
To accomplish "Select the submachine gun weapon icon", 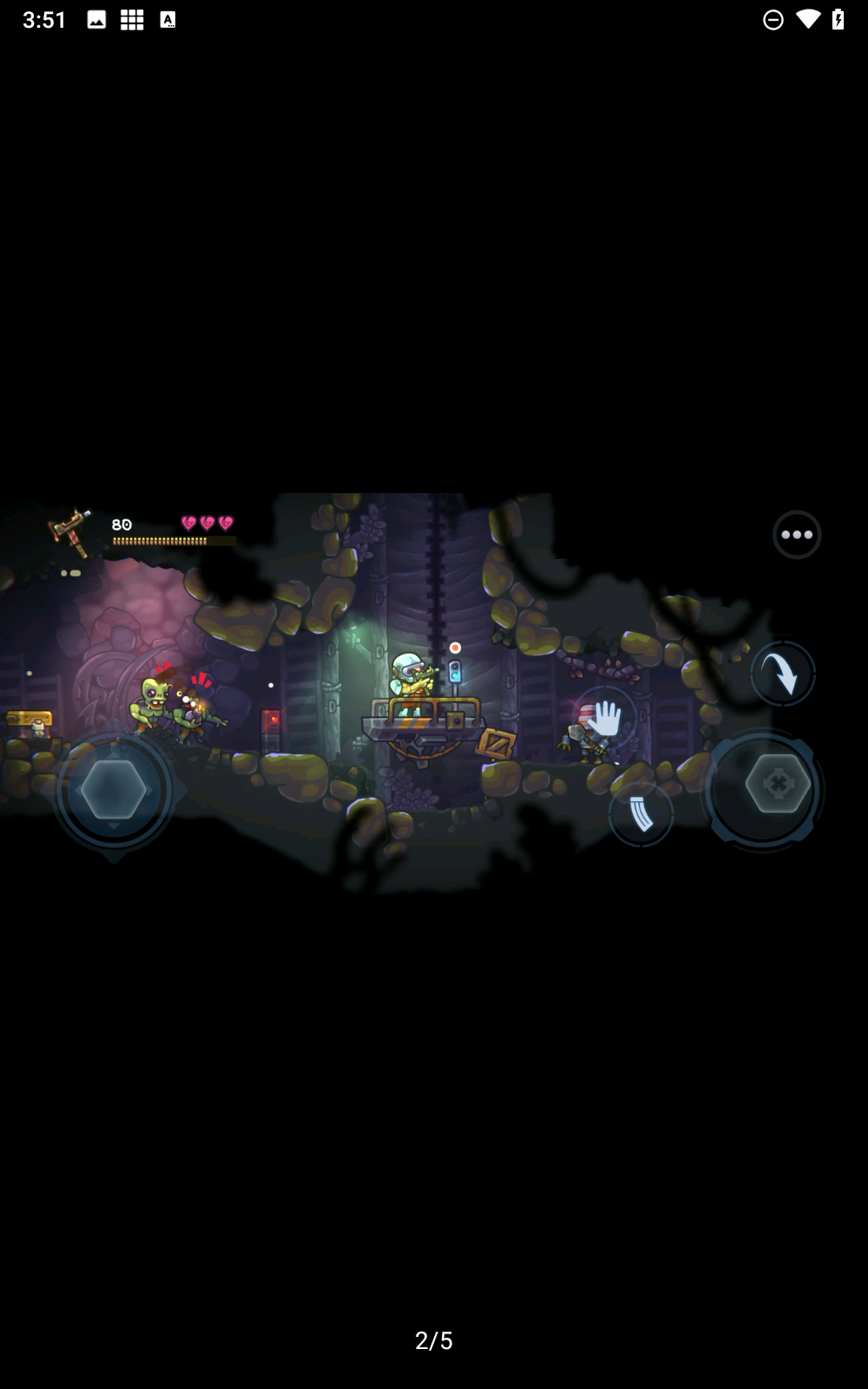I will coord(71,529).
